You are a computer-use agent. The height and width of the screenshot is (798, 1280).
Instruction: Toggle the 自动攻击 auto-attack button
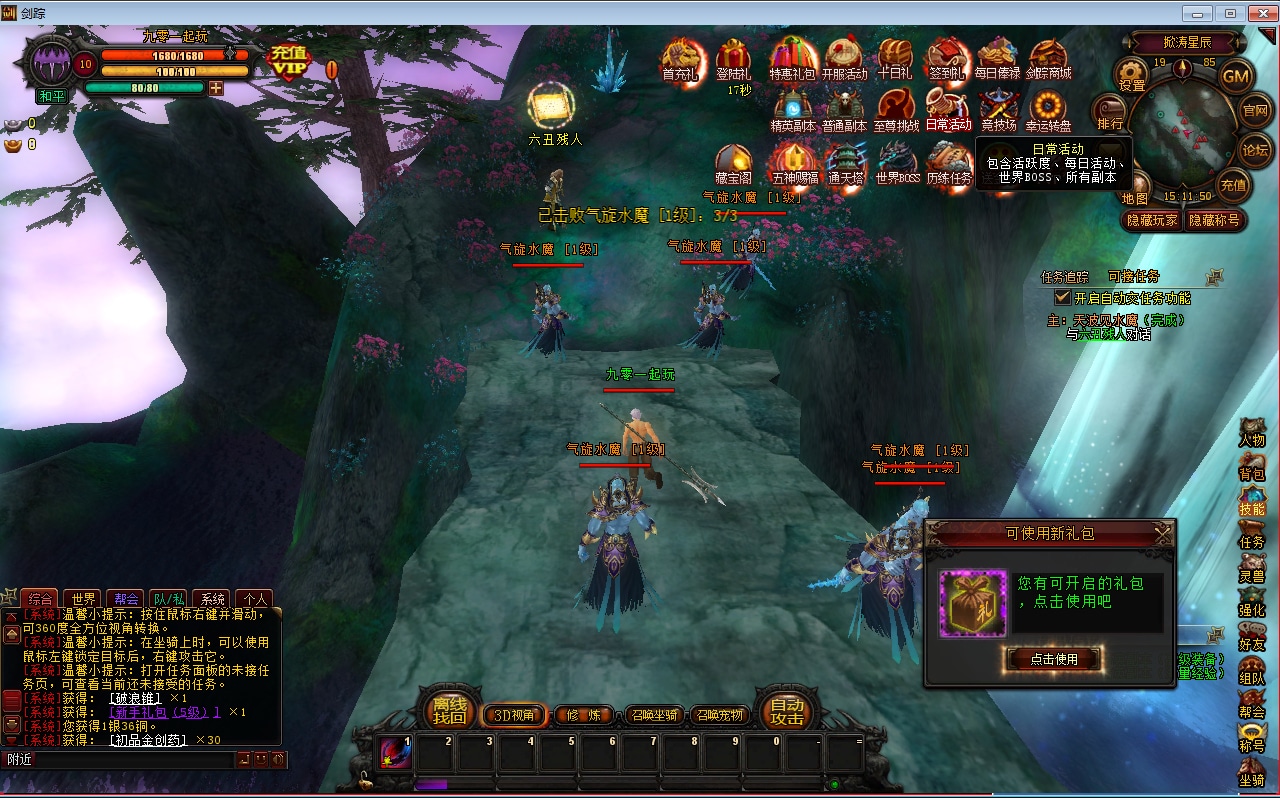coord(787,710)
